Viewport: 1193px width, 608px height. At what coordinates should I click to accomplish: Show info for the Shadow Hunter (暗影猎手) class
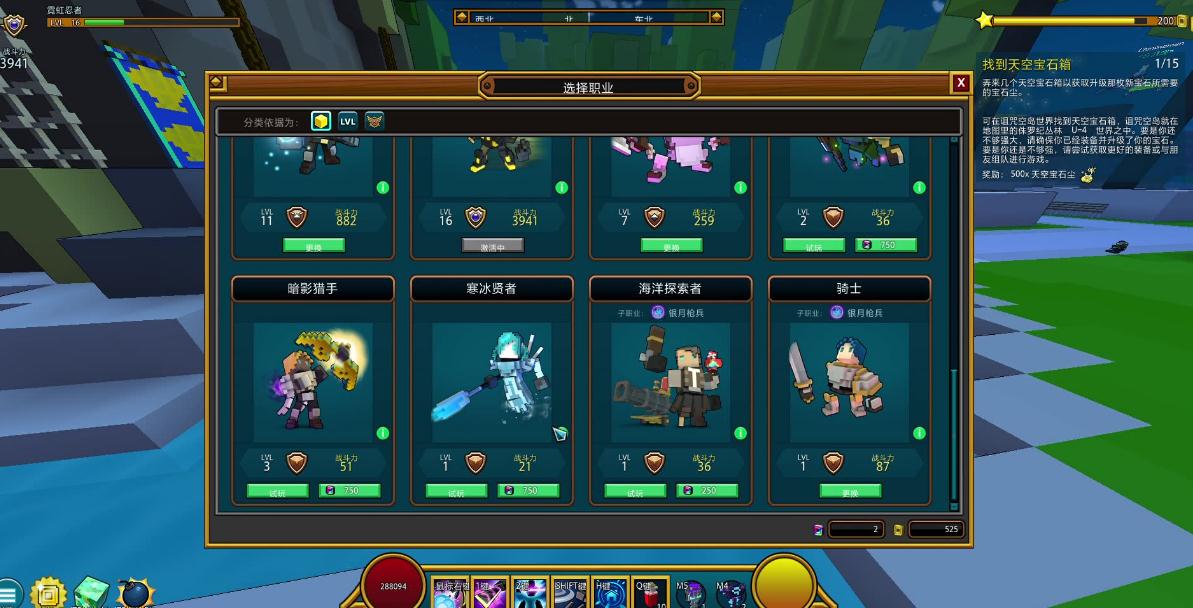click(382, 433)
